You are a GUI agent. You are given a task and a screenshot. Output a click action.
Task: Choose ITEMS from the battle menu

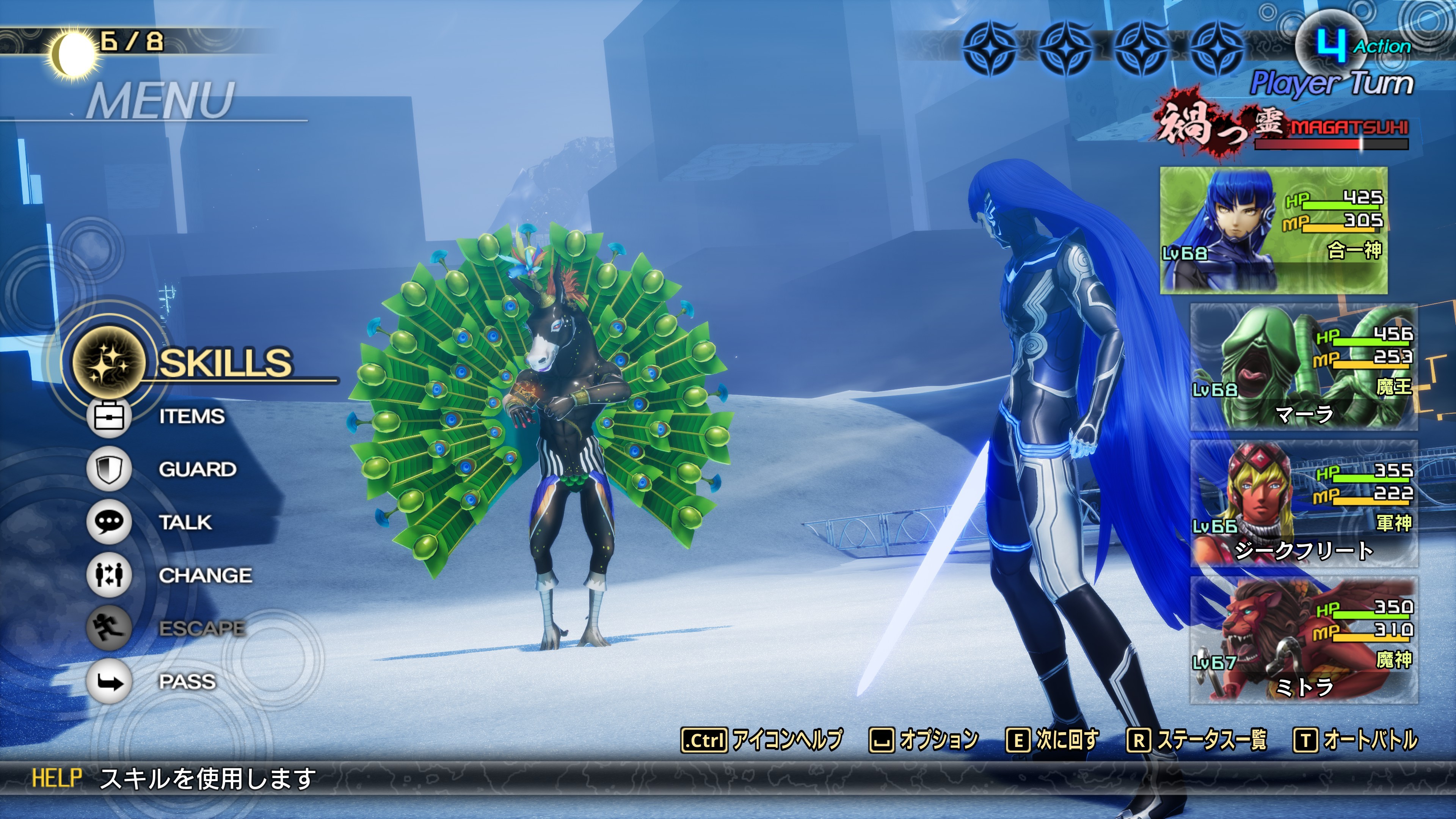191,417
